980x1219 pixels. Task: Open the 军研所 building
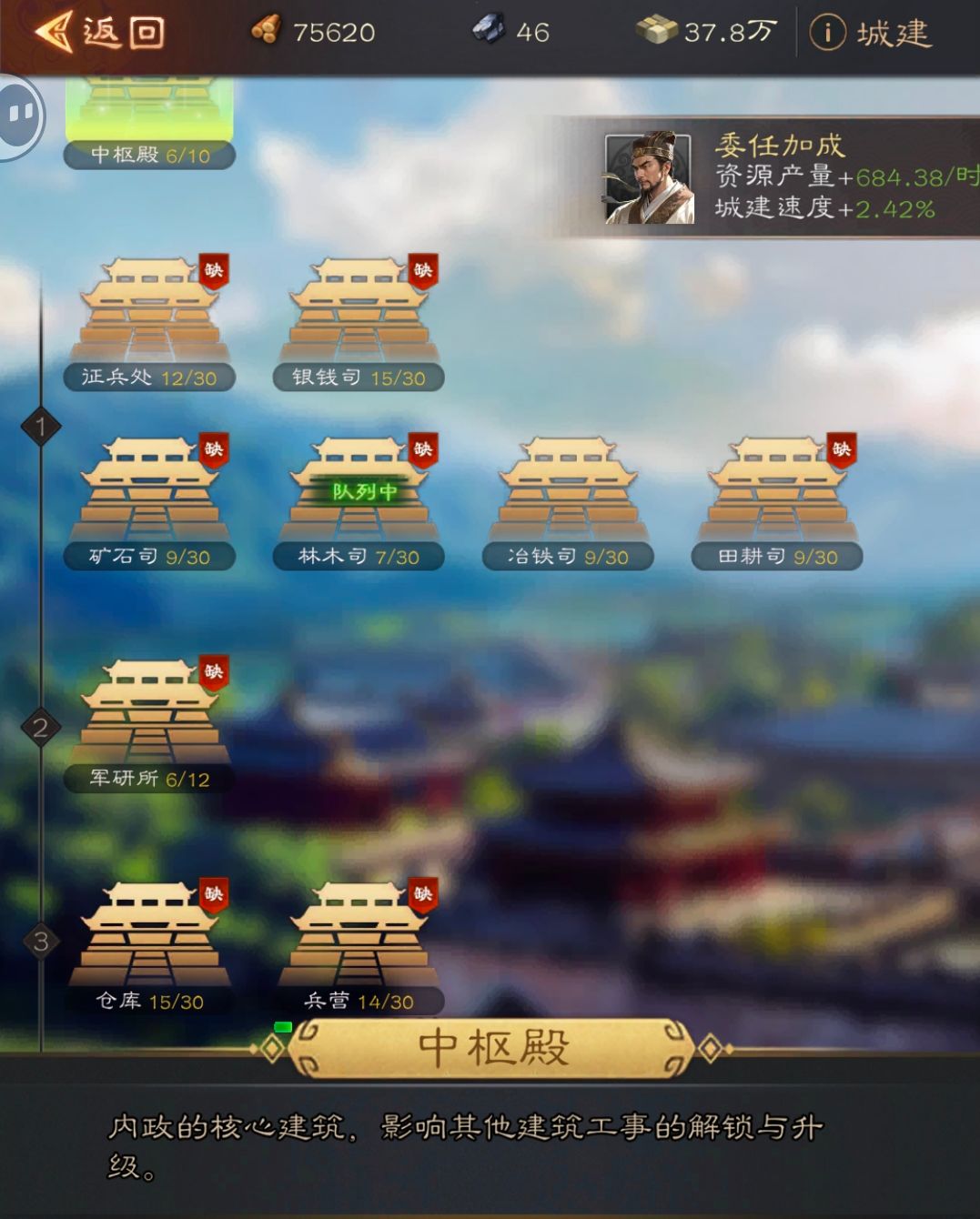[x=150, y=716]
